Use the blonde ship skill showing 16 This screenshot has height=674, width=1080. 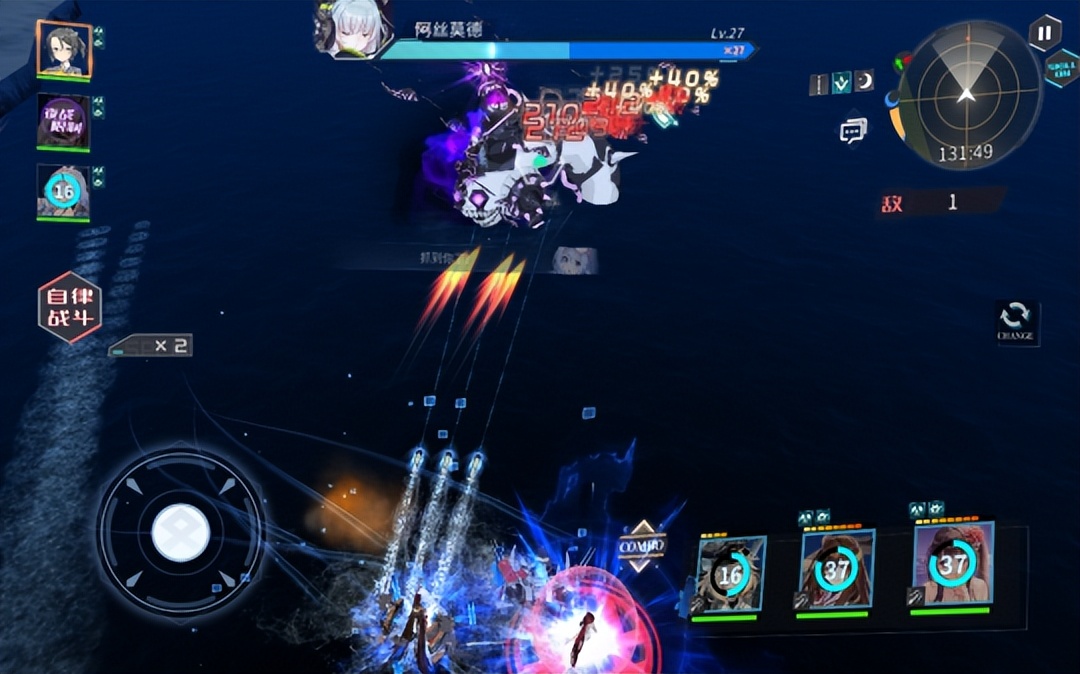(x=730, y=572)
